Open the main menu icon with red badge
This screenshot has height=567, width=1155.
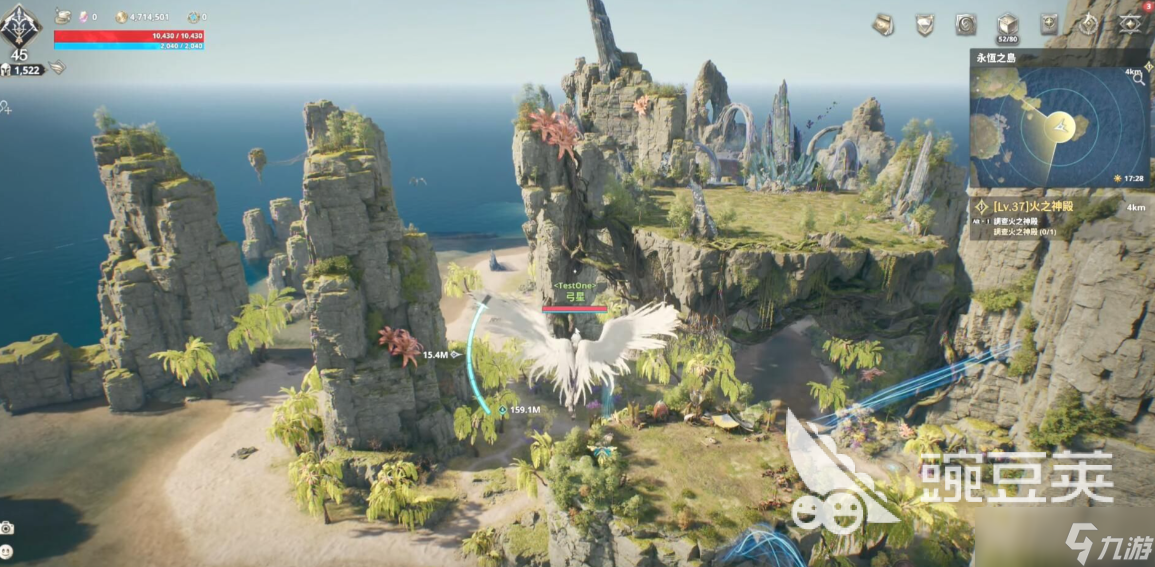point(1131,24)
